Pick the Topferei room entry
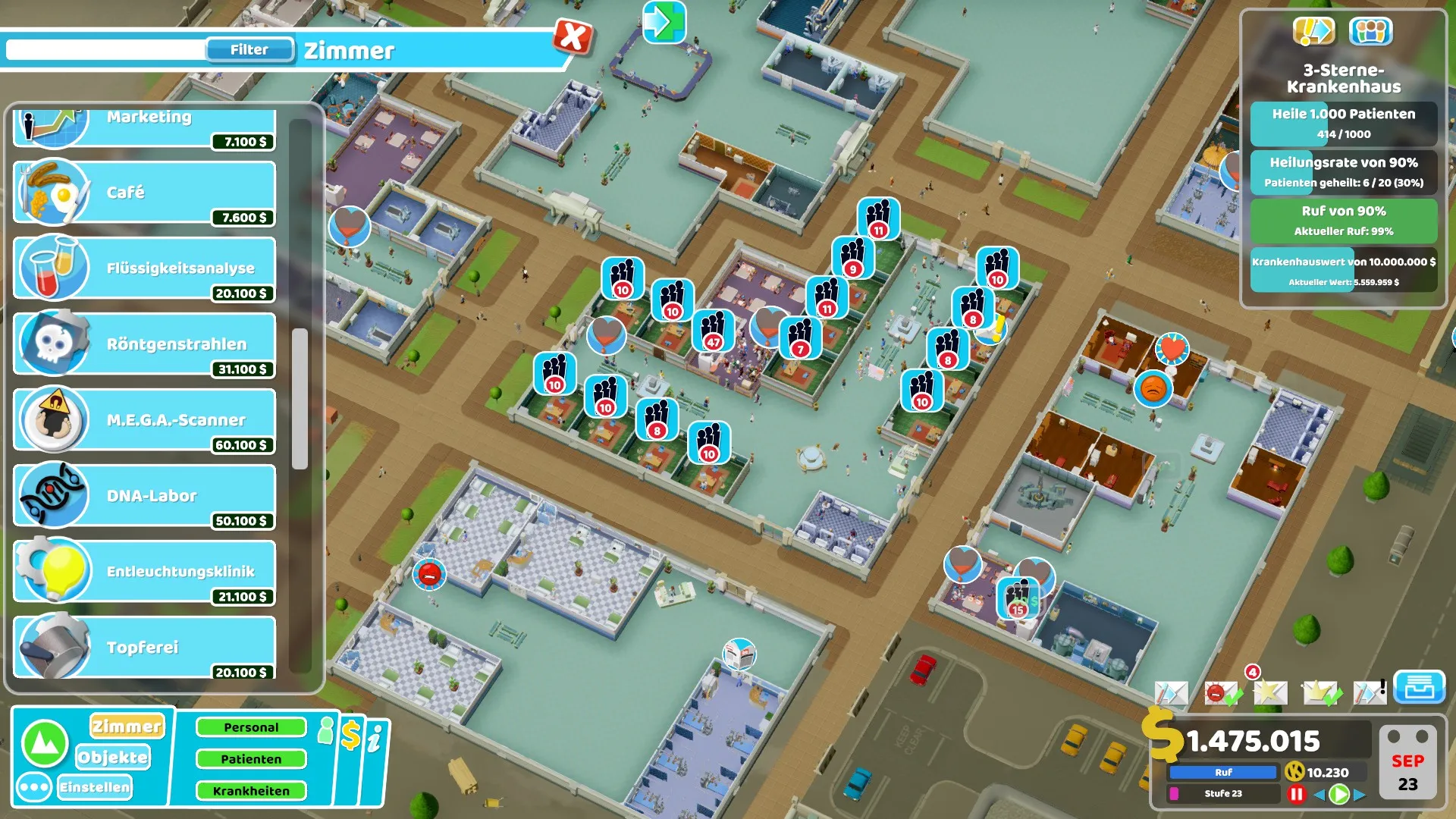The height and width of the screenshot is (819, 1456). tap(144, 648)
